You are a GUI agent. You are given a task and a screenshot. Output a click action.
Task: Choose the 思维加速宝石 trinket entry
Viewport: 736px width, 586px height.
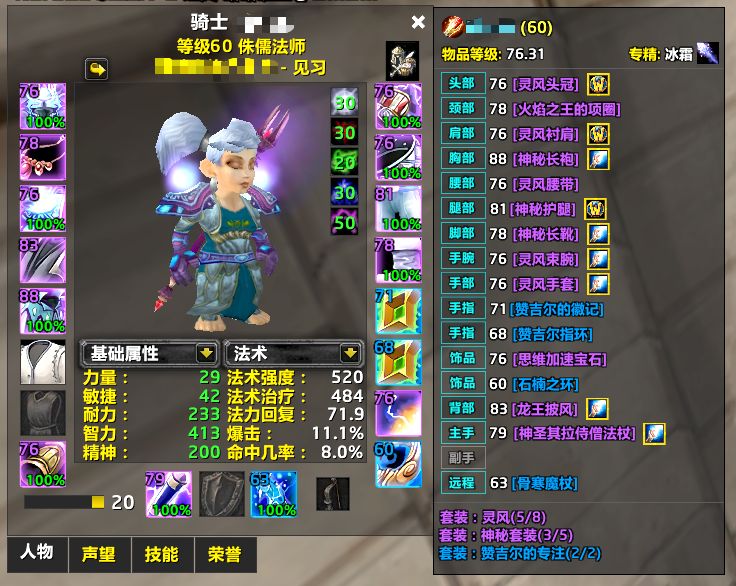coord(560,359)
